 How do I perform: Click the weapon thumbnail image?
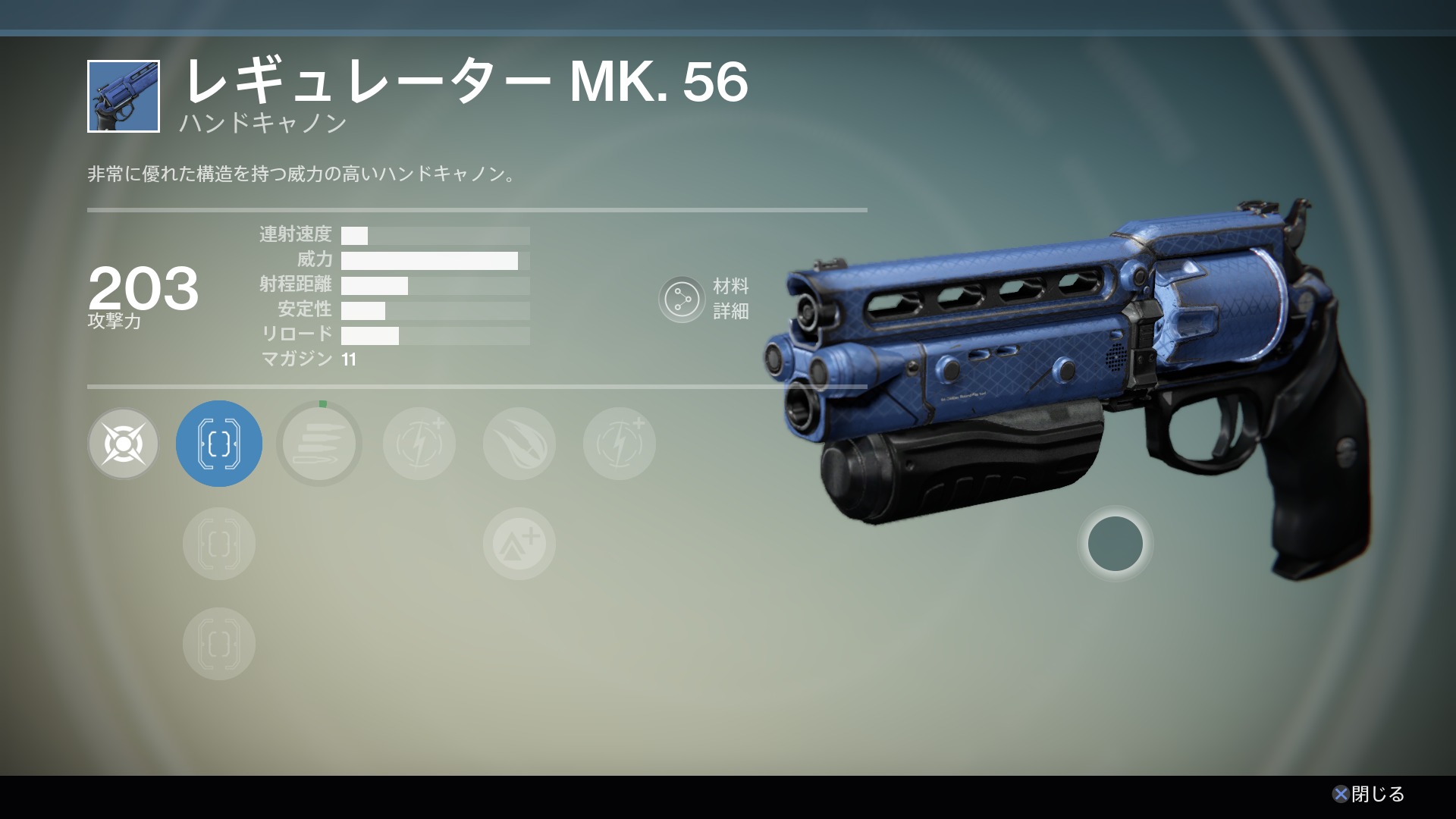pyautogui.click(x=124, y=96)
